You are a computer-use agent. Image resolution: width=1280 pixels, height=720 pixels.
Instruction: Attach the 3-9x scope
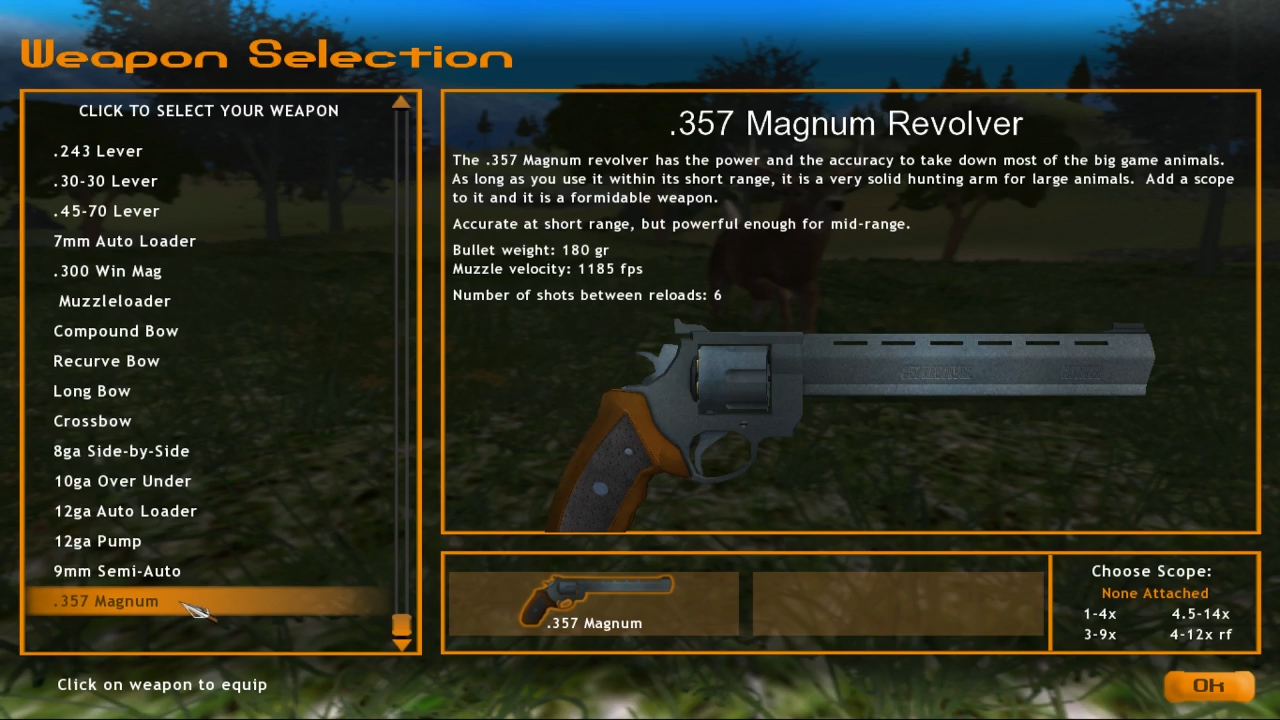pos(1099,634)
